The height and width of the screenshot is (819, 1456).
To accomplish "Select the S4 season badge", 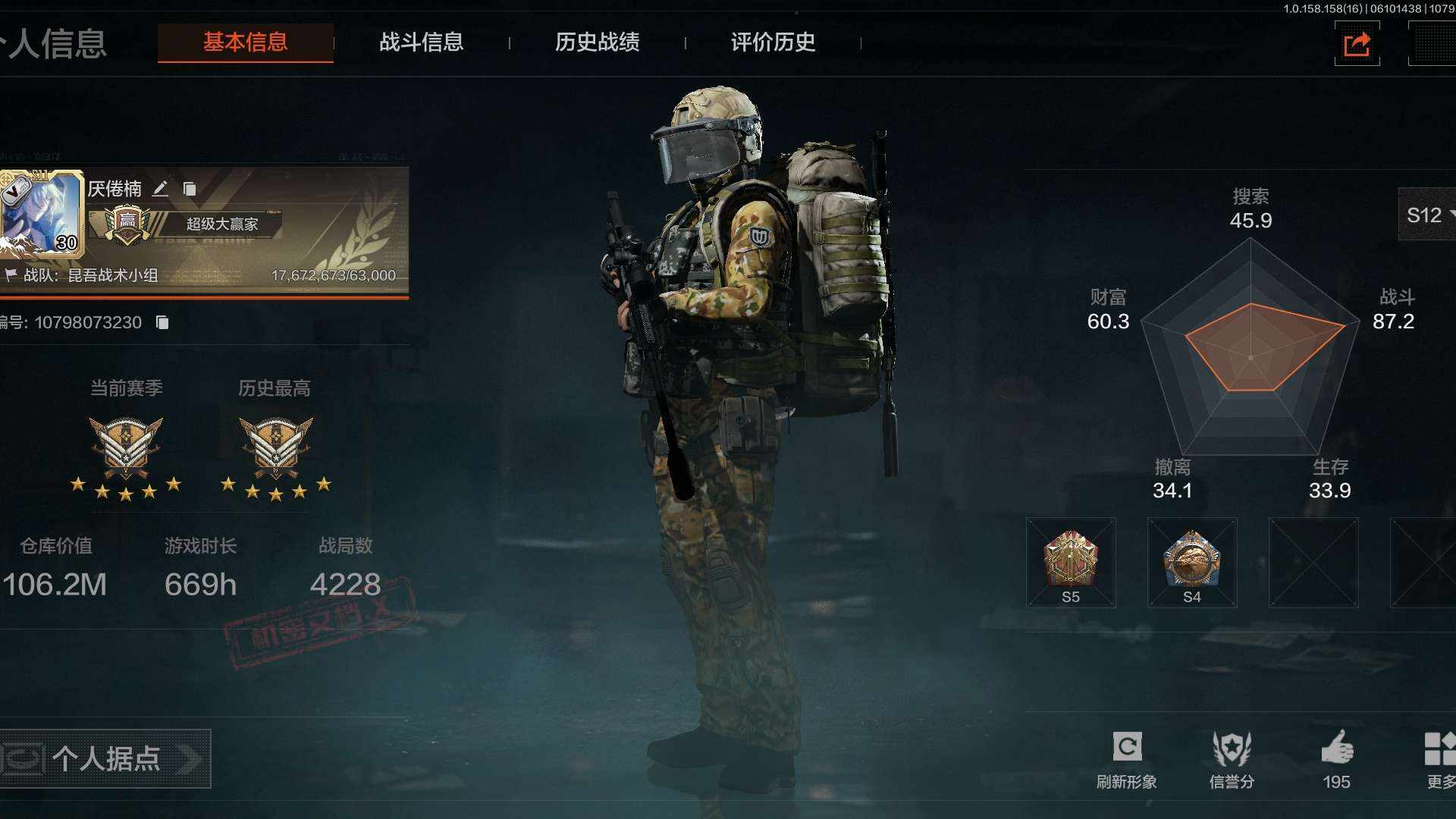I will point(1191,563).
